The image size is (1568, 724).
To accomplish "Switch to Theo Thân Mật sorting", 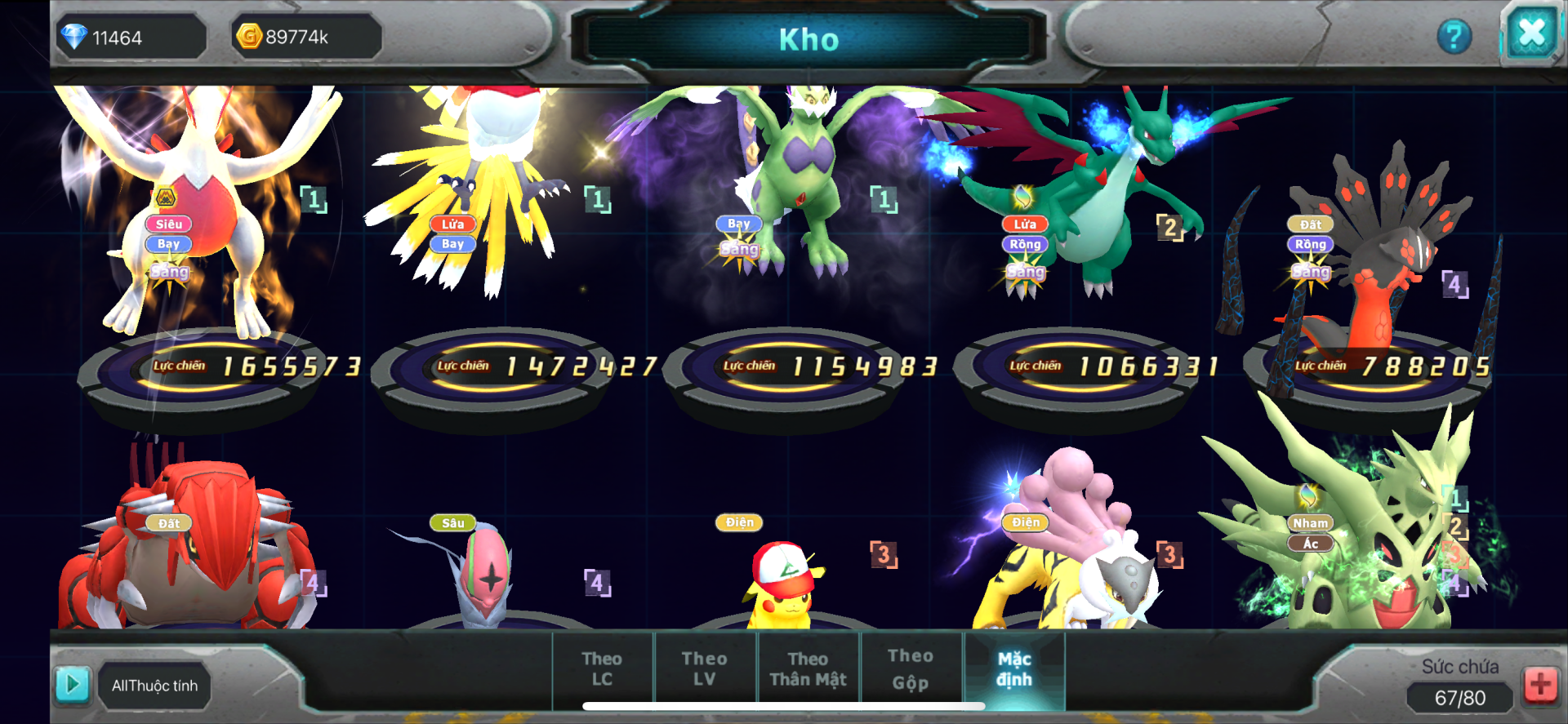I will tap(808, 668).
